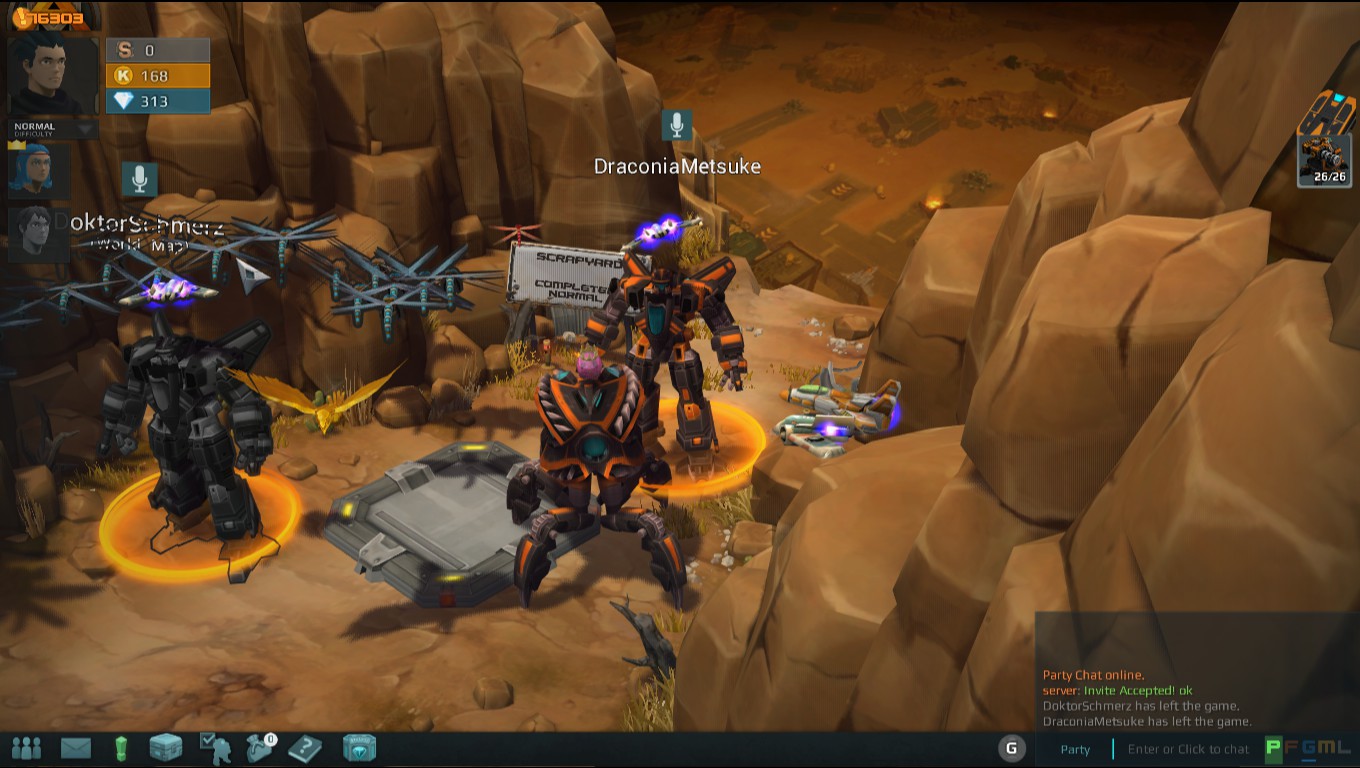Click the green exclamation notification icon
This screenshot has height=768, width=1360.
(x=120, y=747)
